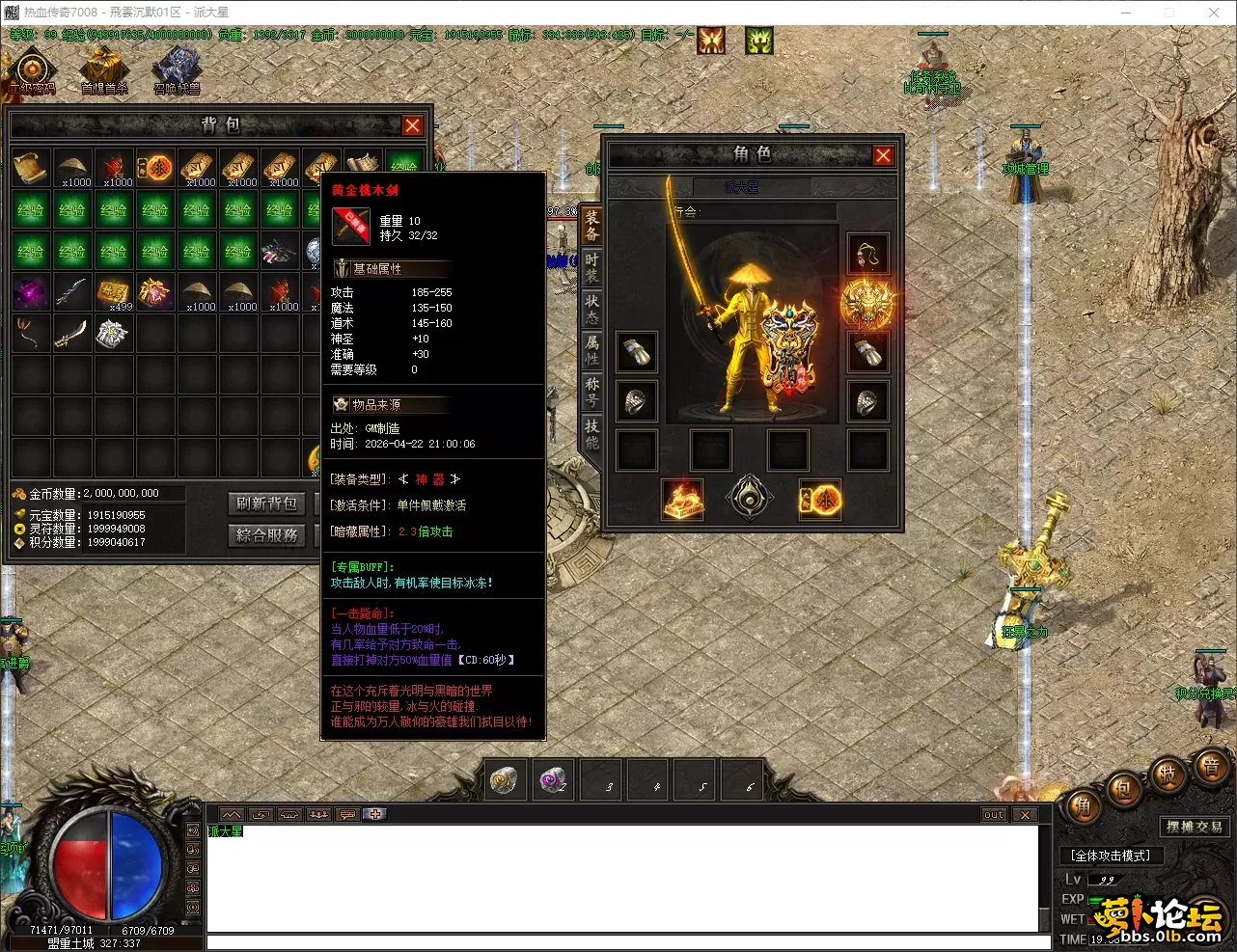Open the 摆摊交易 stall trade button

pos(1194,827)
